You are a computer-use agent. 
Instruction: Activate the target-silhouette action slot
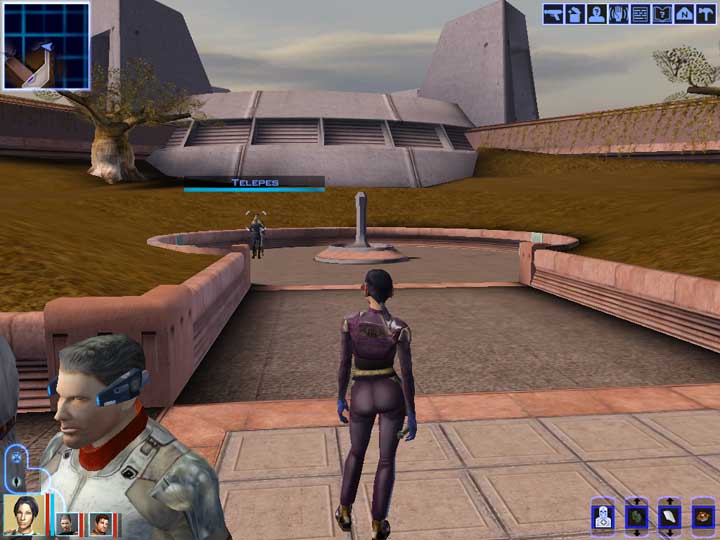603,517
